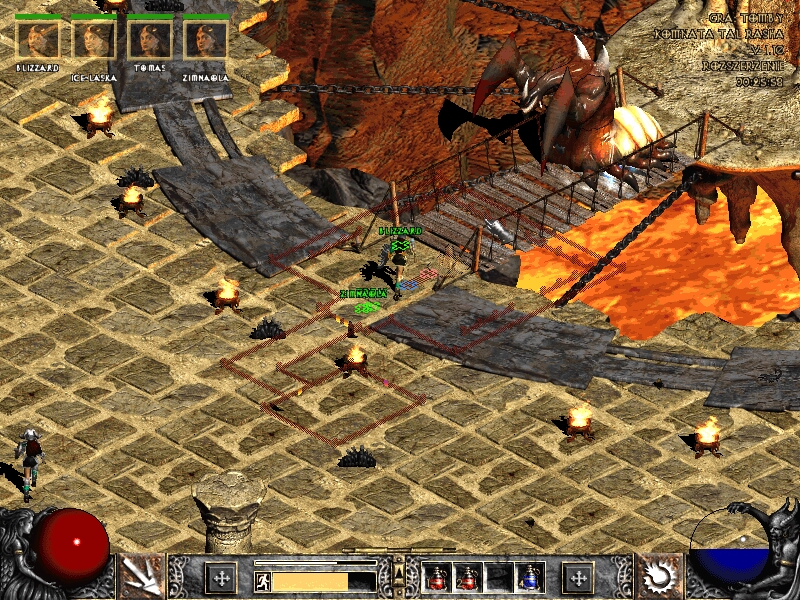Use the blue mana potion in belt
This screenshot has height=600, width=800.
pos(529,577)
